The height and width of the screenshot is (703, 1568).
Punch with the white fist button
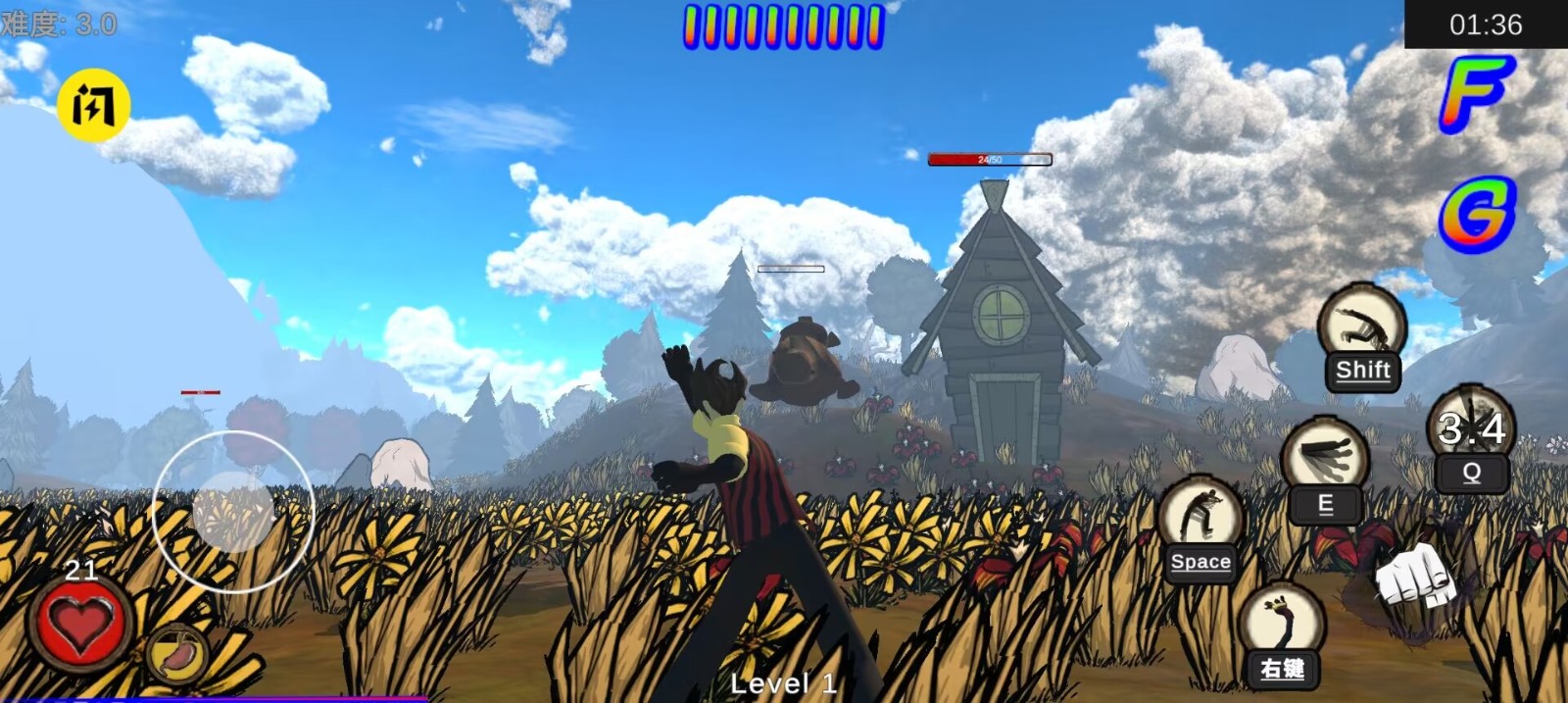point(1413,578)
